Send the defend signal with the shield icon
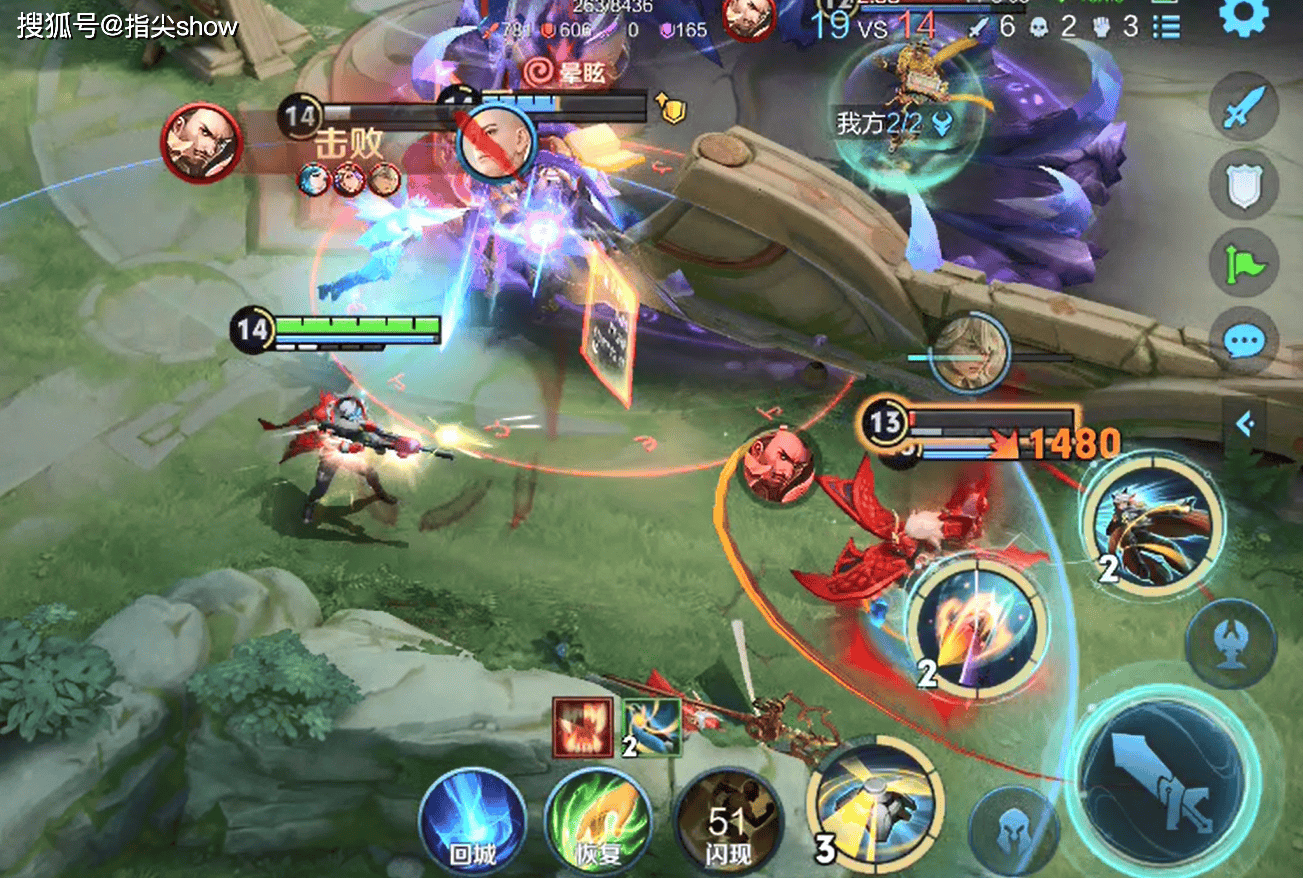Screen dimensions: 1303x878 click(1244, 183)
